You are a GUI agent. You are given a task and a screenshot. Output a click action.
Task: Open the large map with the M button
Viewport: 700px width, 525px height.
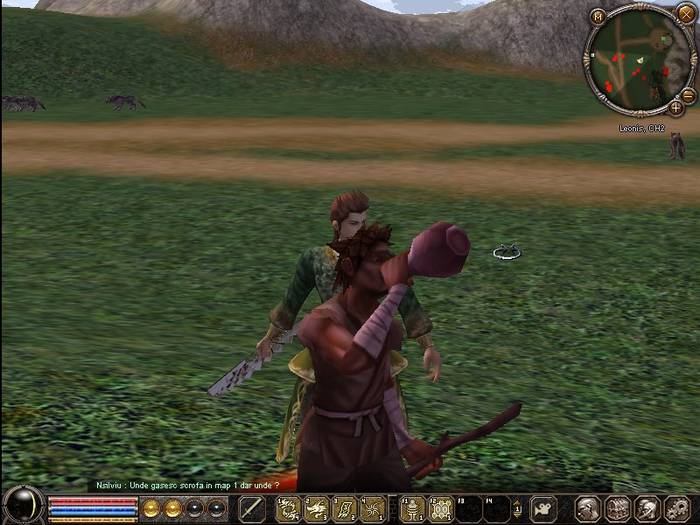tap(597, 16)
